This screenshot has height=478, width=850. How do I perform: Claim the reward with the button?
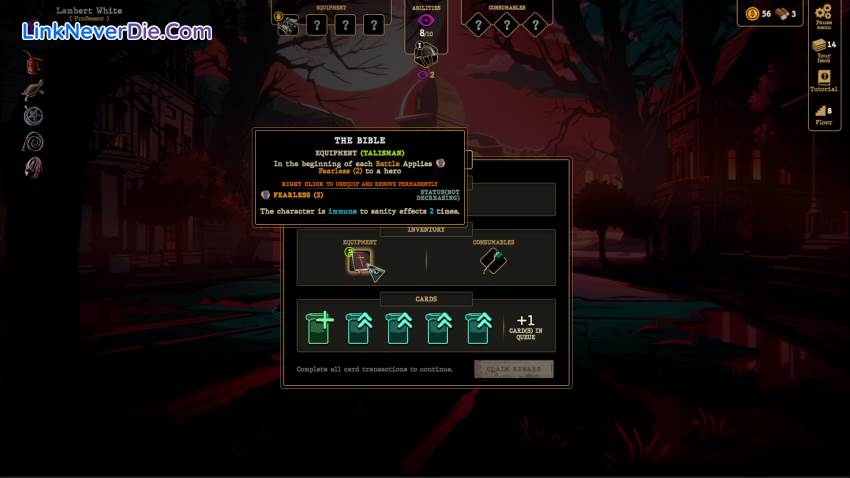tap(513, 369)
